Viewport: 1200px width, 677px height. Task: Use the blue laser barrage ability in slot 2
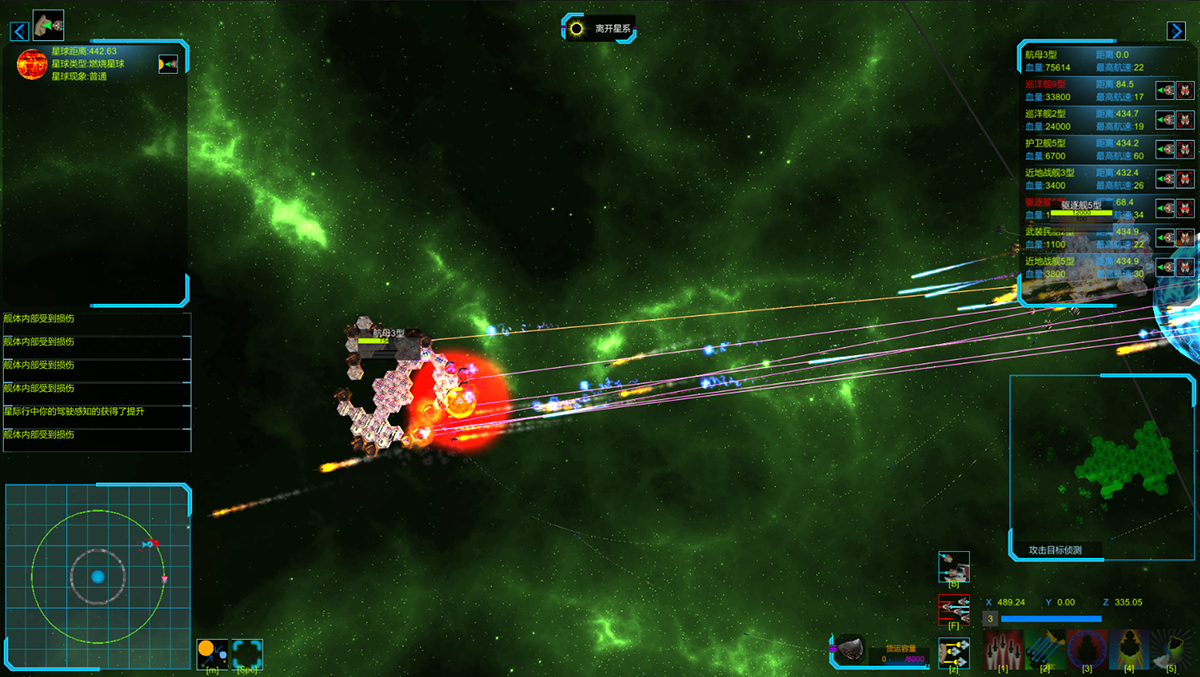[1045, 649]
